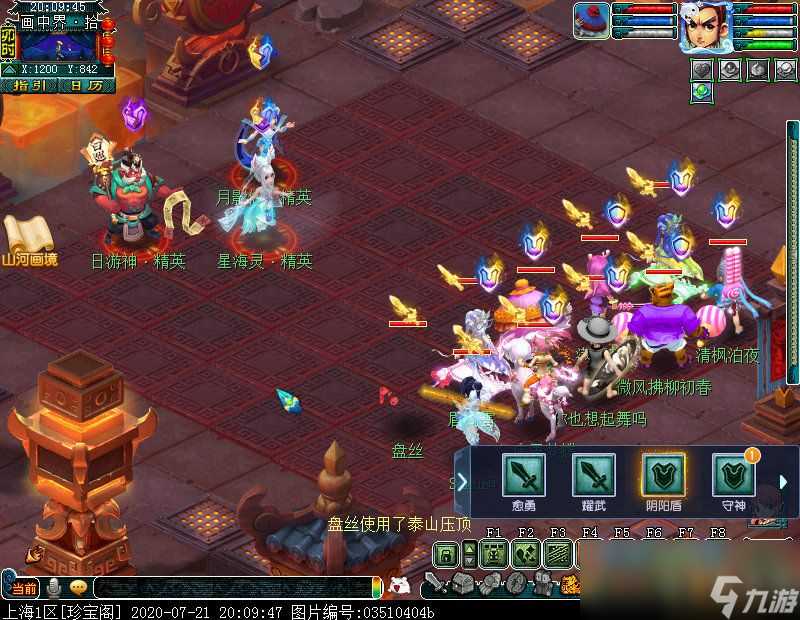Use the F2 hotbar skill
800x620 pixels.
point(526,553)
